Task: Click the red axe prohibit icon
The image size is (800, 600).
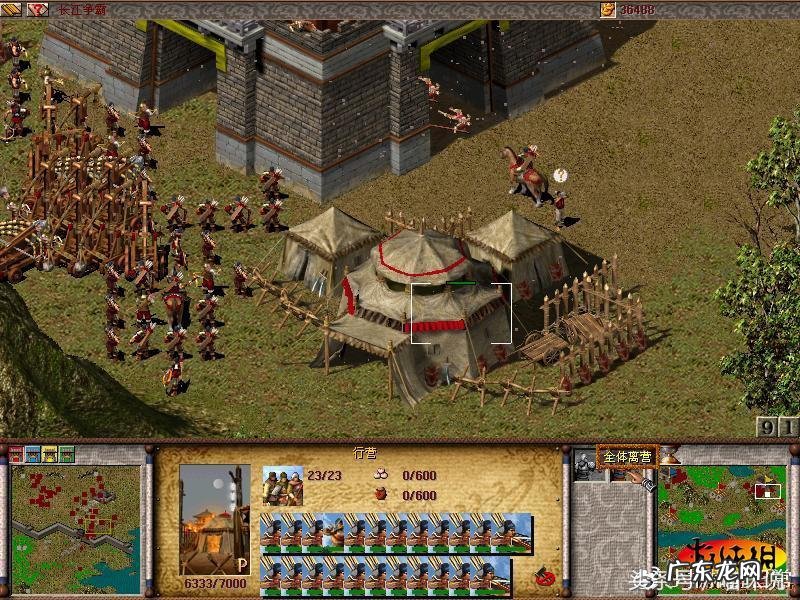Action: click(x=545, y=577)
